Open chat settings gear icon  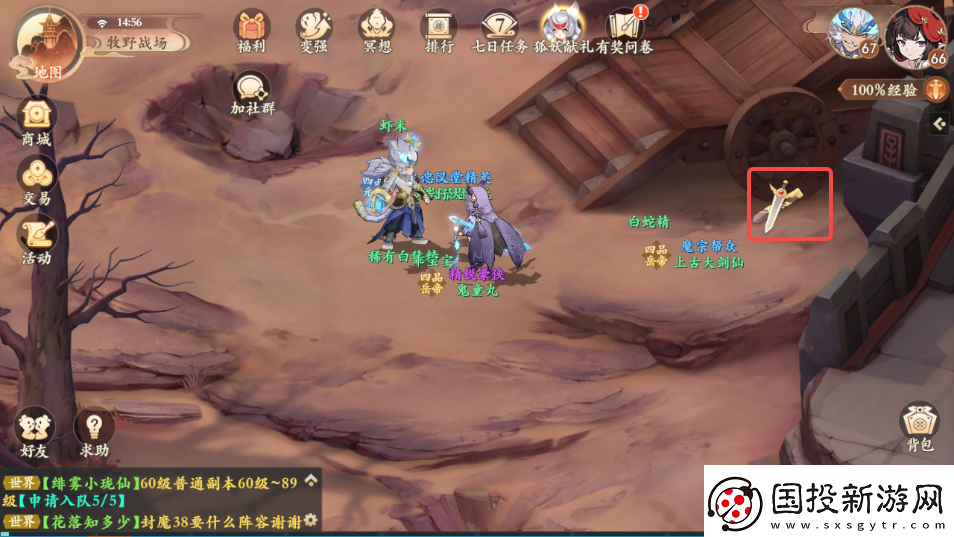[311, 520]
